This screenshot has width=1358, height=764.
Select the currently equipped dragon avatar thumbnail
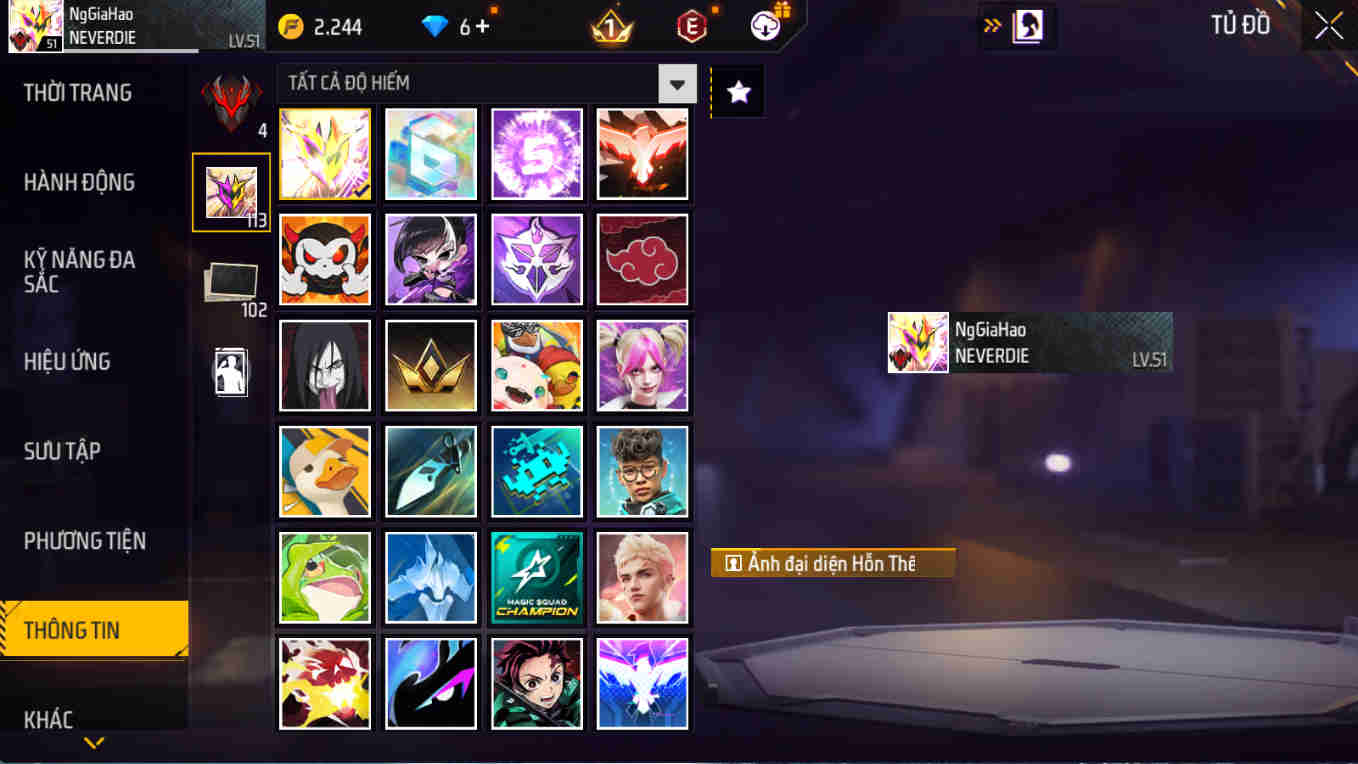[325, 153]
